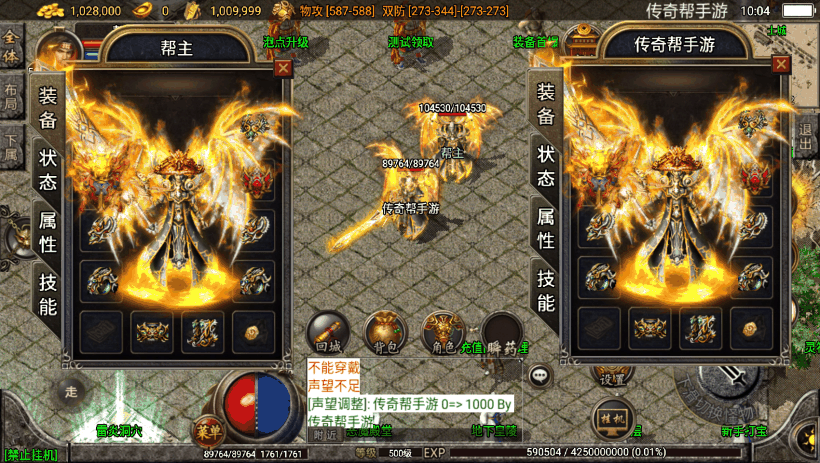Select 装备 tab in 帮主 panel
820x463 pixels.
(48, 106)
